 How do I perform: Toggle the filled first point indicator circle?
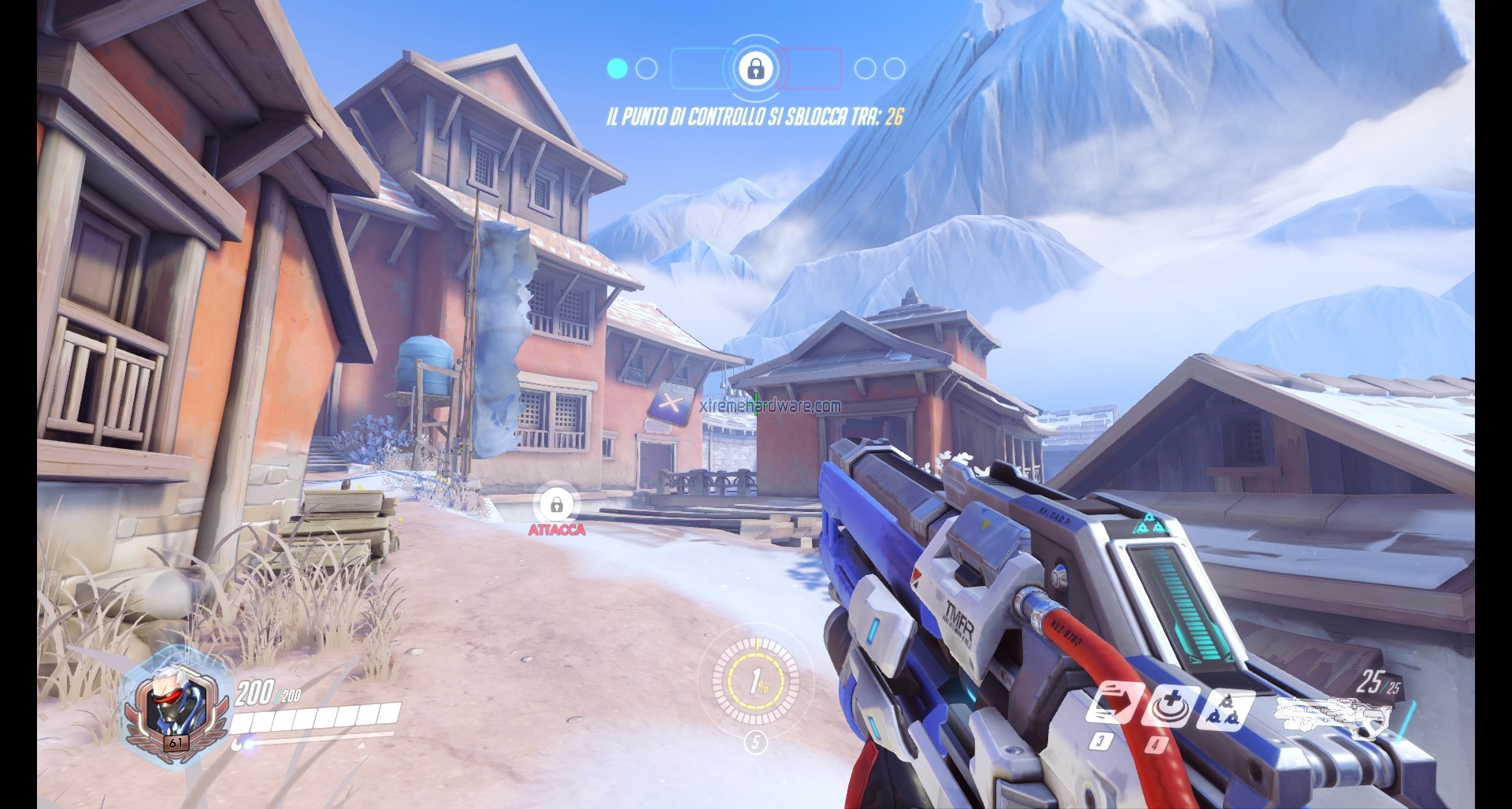618,69
